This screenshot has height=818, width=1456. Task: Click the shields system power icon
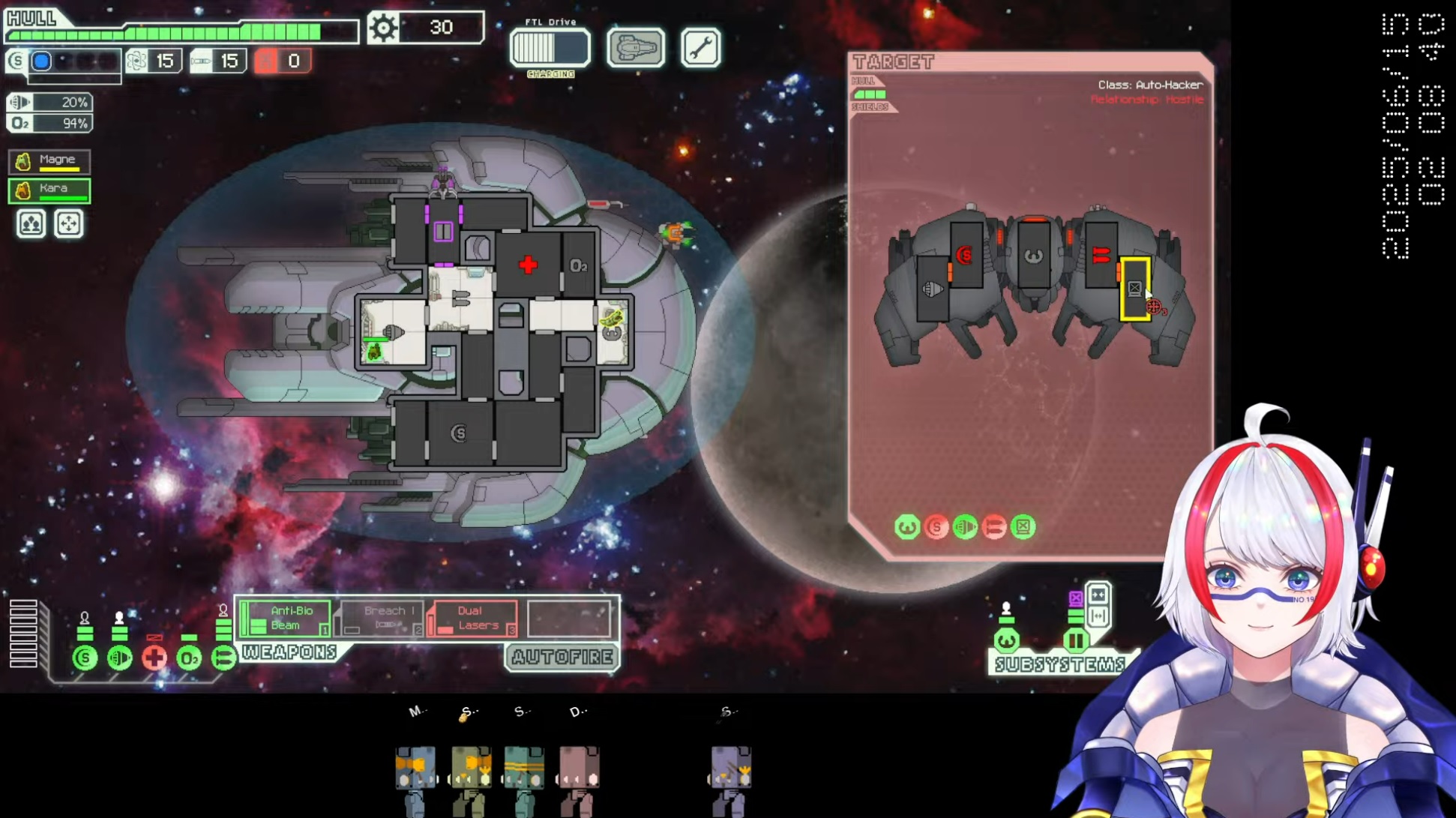pos(85,658)
